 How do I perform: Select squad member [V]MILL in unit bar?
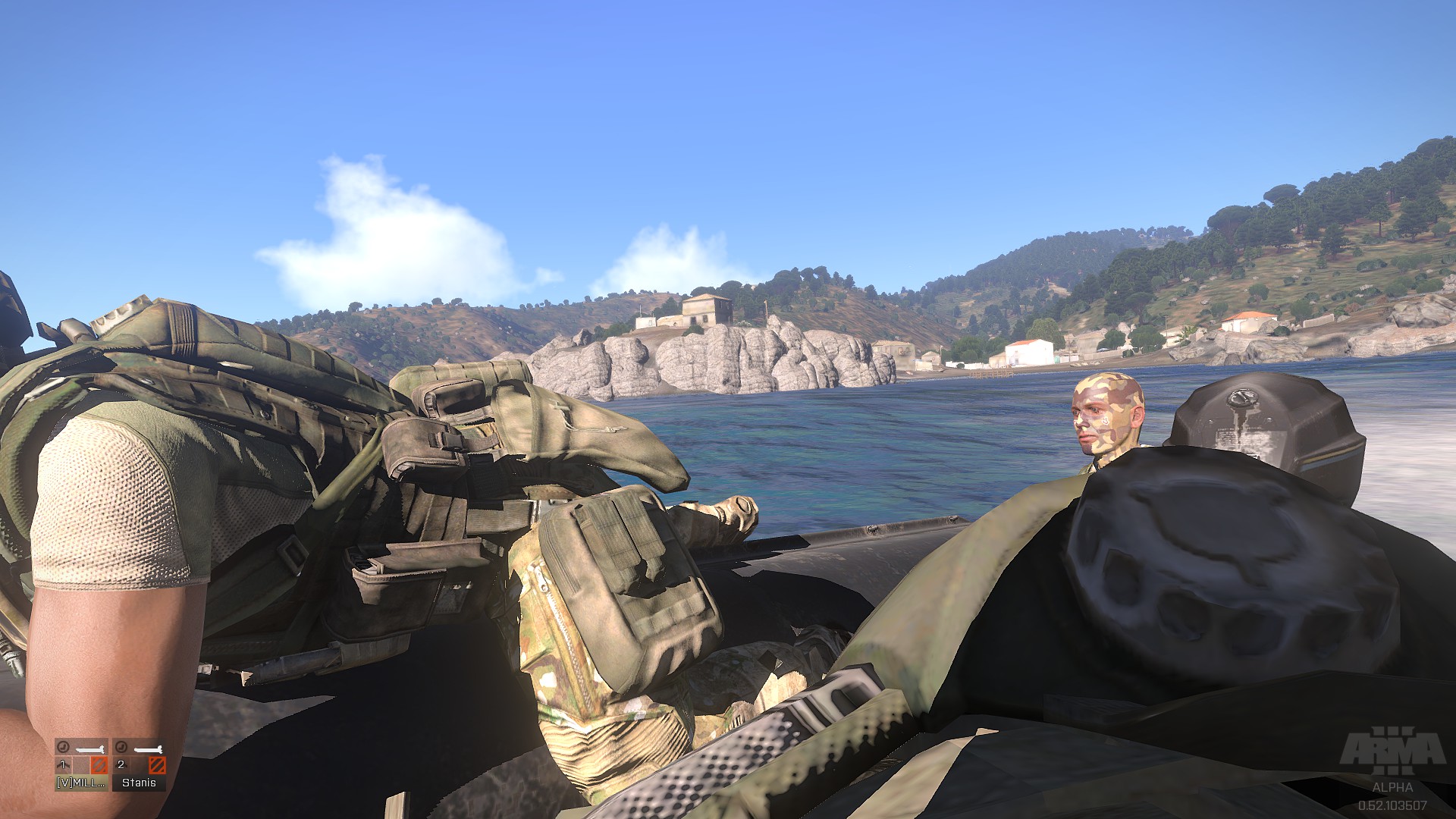(x=81, y=764)
